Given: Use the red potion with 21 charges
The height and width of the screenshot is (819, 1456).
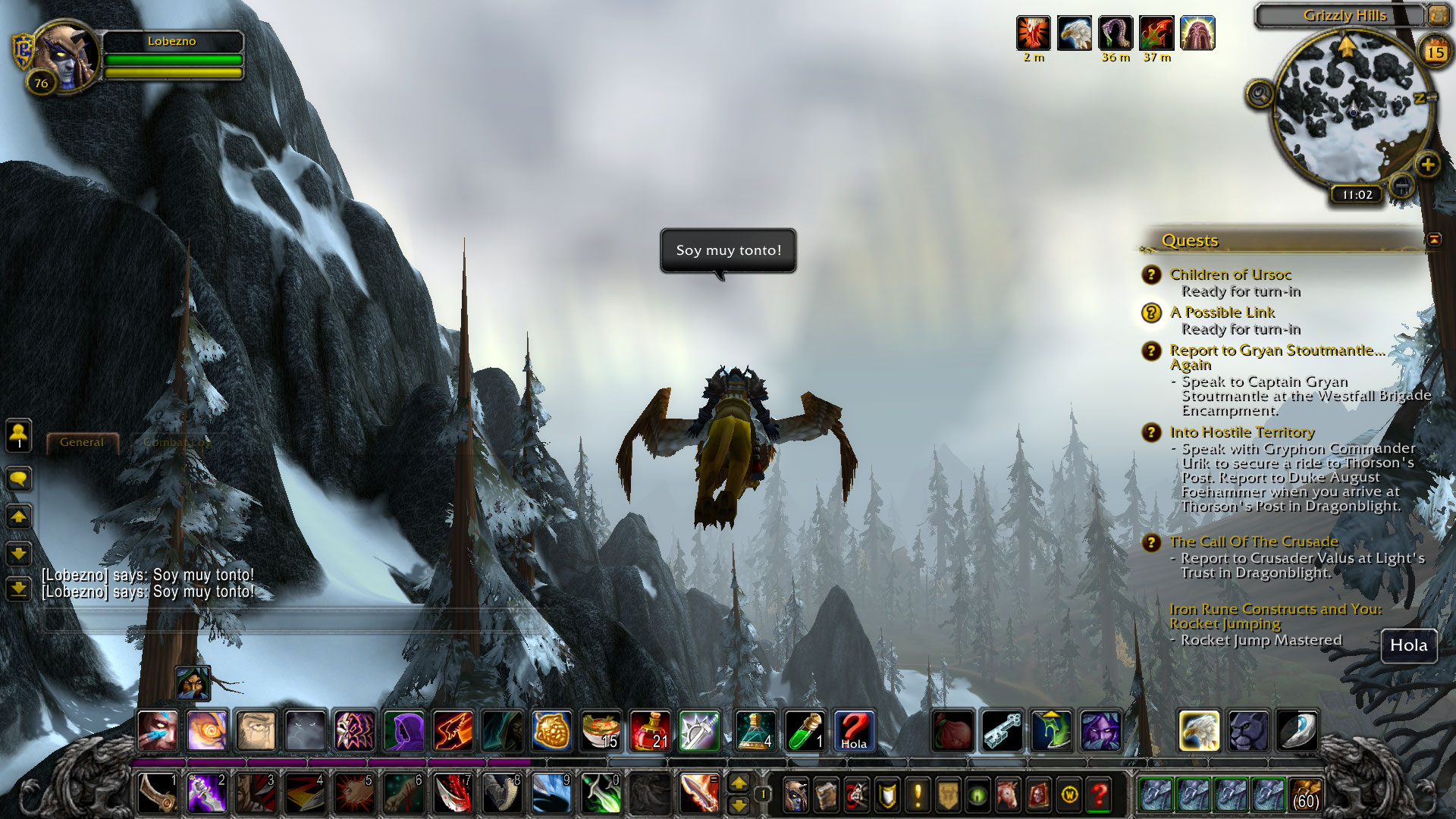Looking at the screenshot, I should [649, 731].
